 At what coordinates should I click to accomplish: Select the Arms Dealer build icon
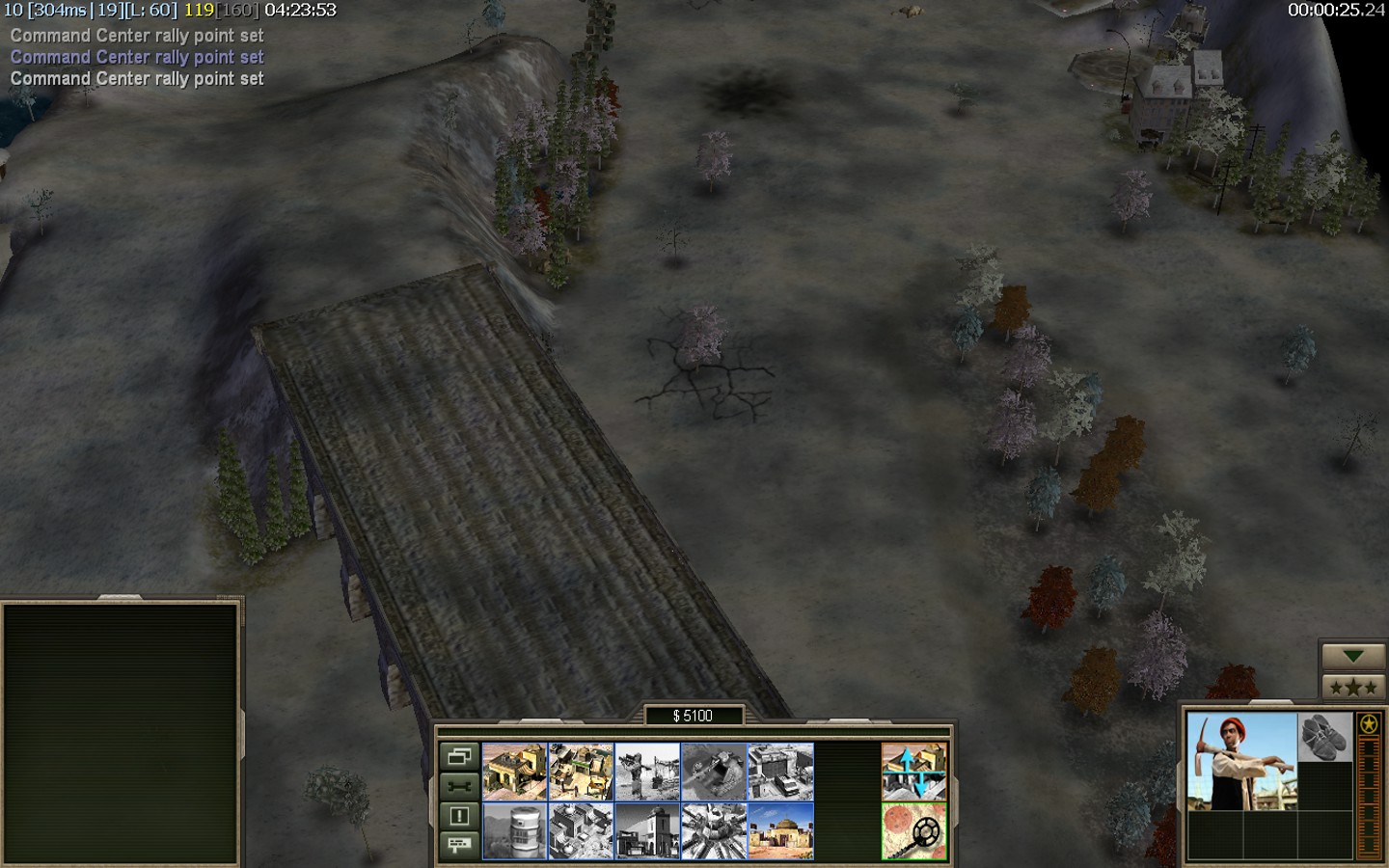tap(780, 772)
